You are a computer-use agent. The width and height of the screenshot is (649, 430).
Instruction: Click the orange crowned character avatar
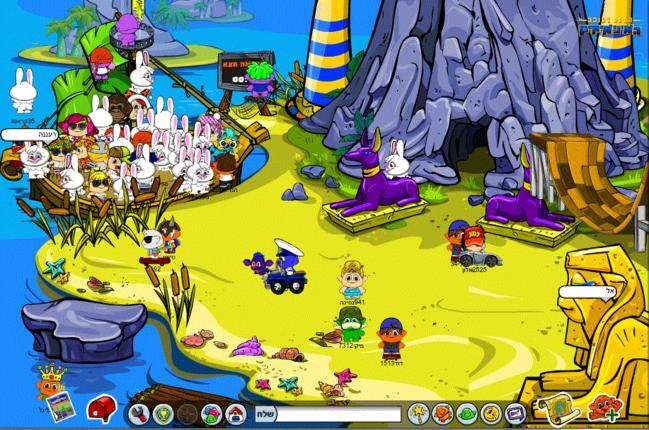point(46,381)
